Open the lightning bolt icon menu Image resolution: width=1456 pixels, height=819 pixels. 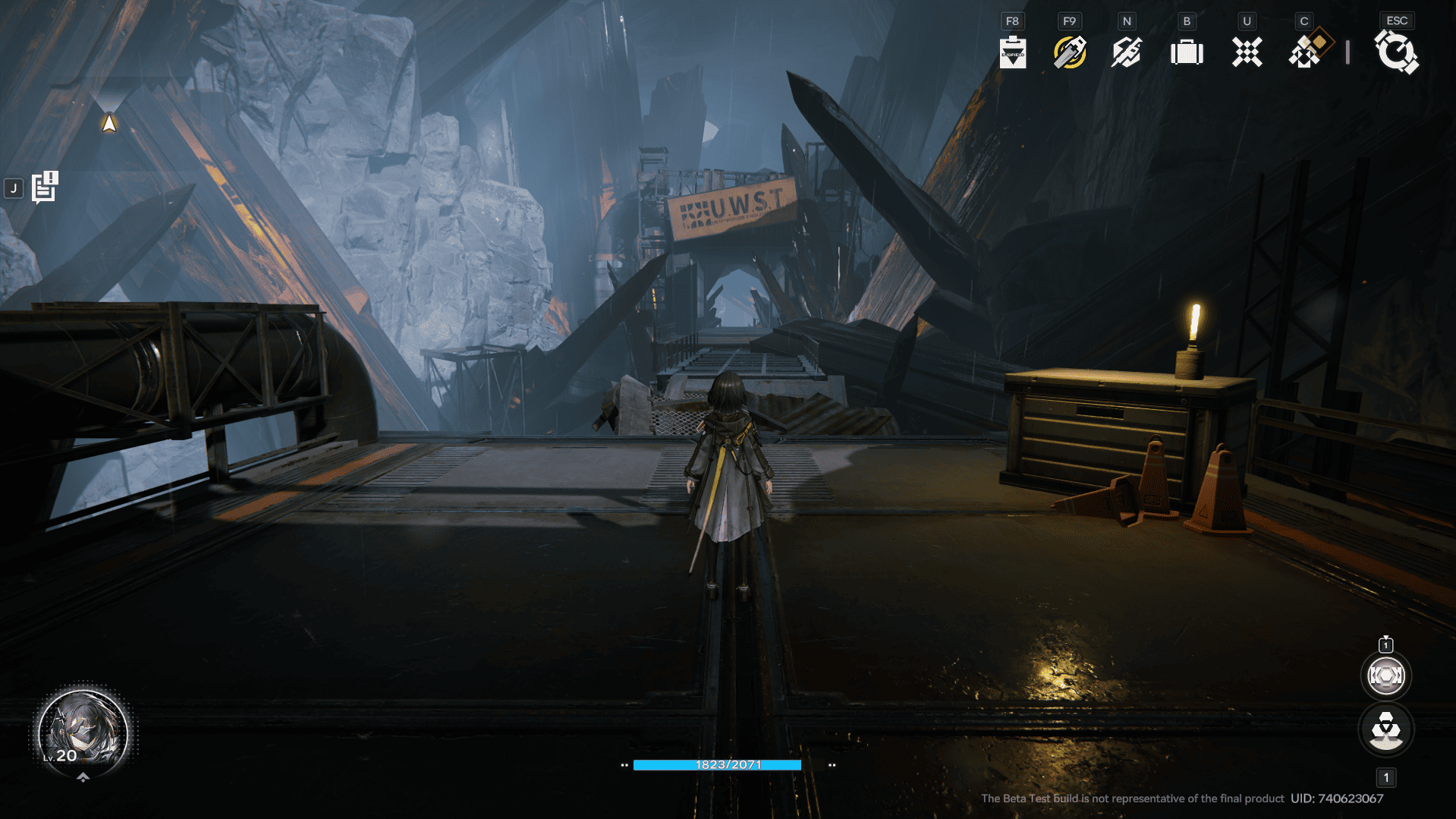[x=1127, y=52]
